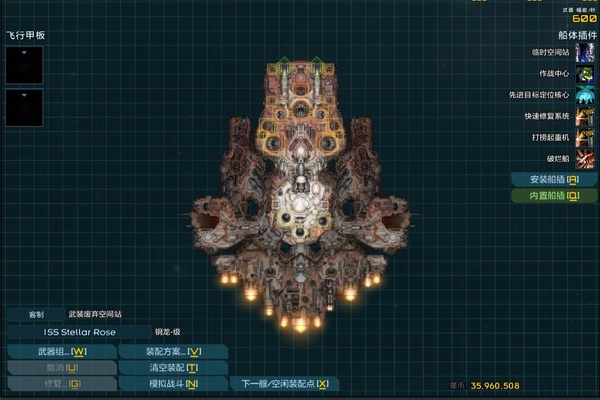Click the 修复 repair button
Viewport: 600px width, 400px height.
(x=61, y=384)
